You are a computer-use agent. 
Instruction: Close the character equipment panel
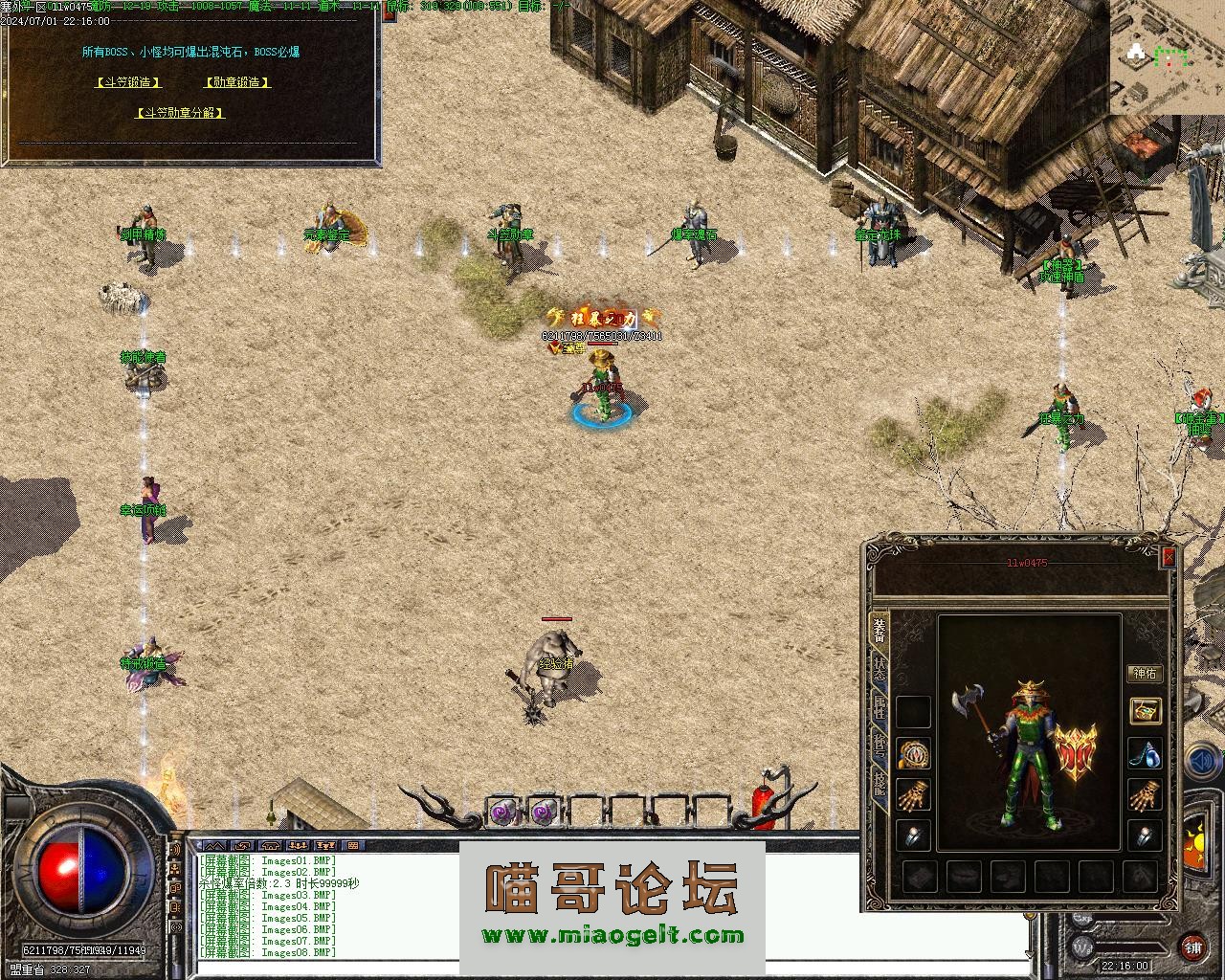point(1168,558)
